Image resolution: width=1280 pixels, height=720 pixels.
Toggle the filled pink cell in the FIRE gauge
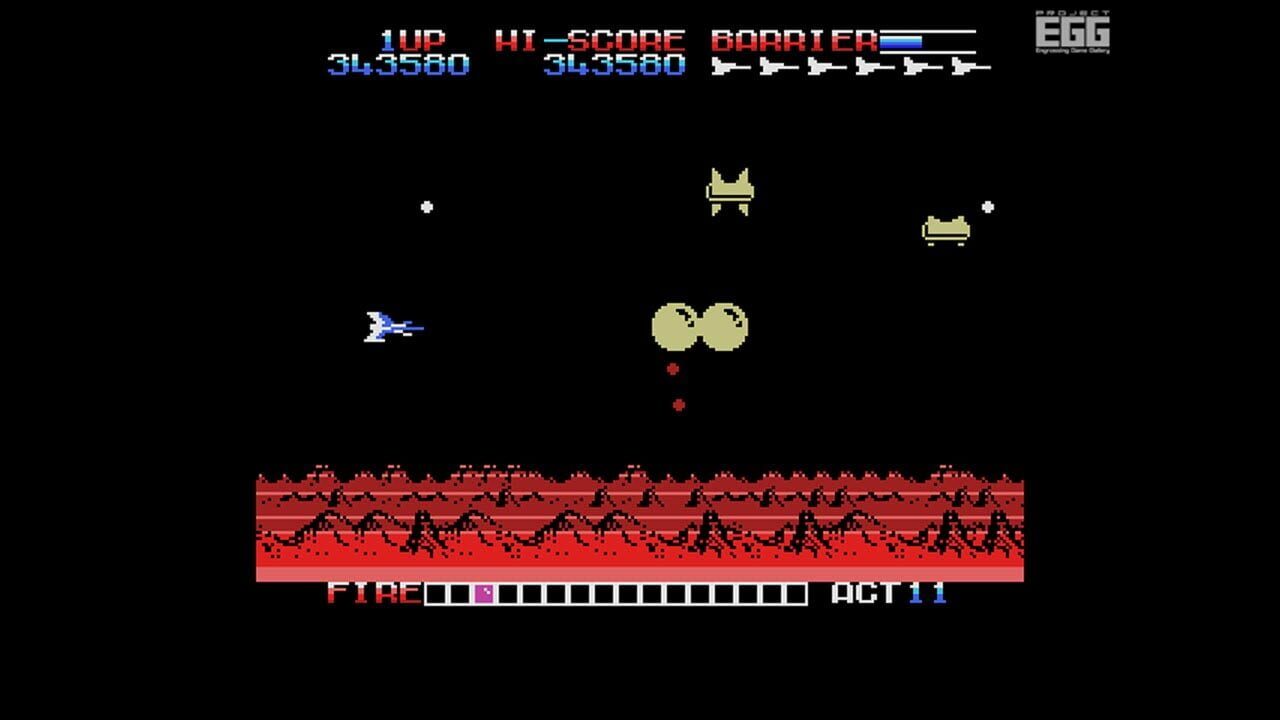[485, 595]
